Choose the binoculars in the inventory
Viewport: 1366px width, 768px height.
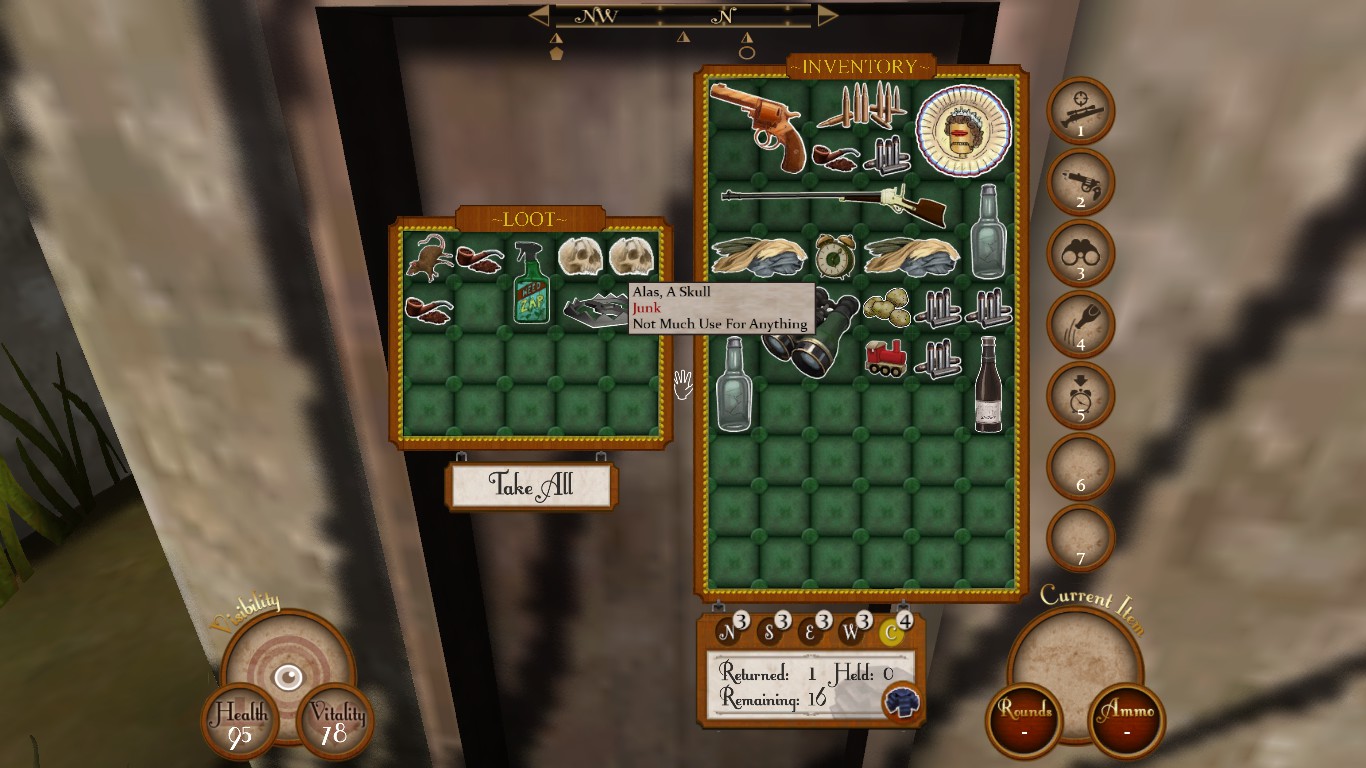[x=810, y=334]
